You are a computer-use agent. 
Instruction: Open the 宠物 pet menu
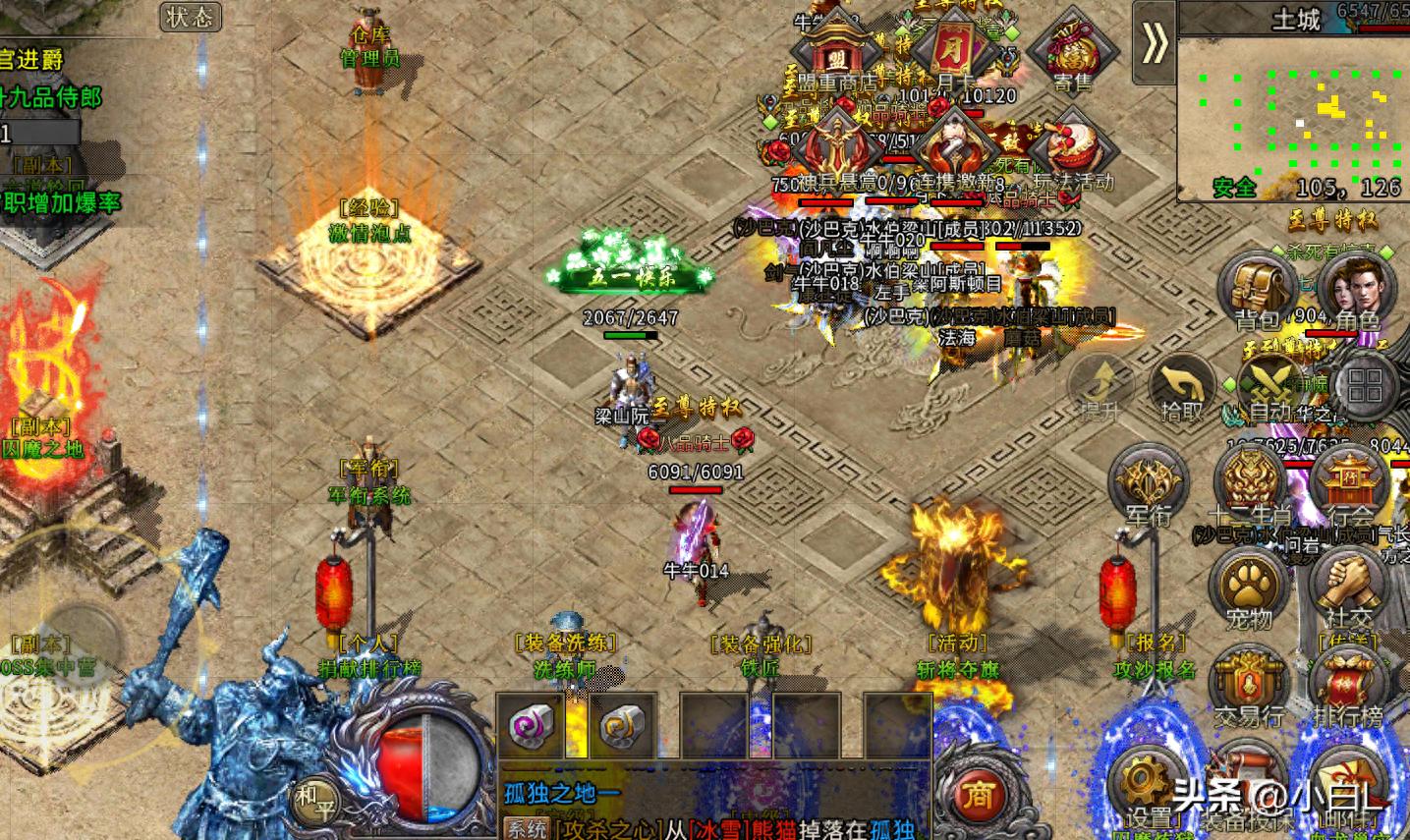pos(1250,588)
